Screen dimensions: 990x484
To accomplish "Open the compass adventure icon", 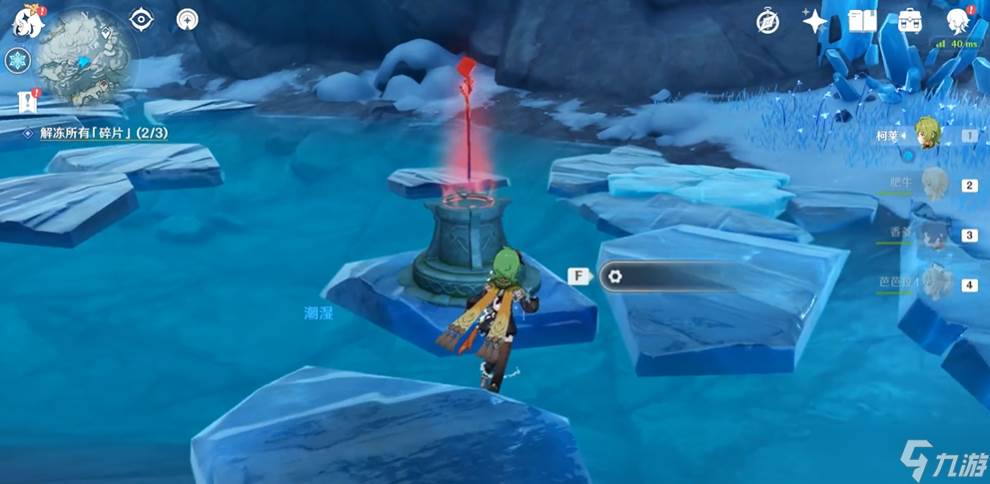I will click(768, 22).
